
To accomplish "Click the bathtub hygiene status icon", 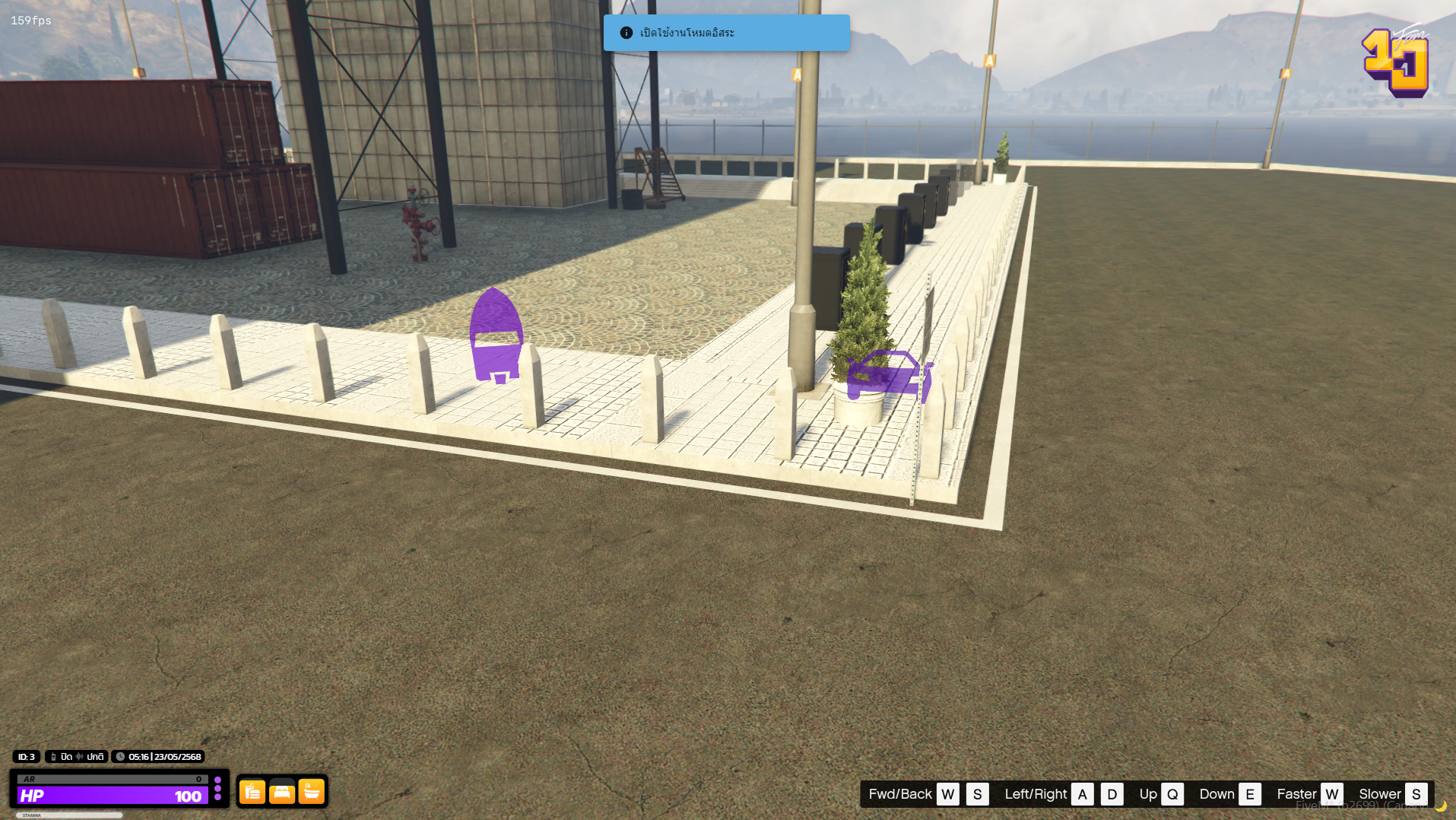I will 312,792.
